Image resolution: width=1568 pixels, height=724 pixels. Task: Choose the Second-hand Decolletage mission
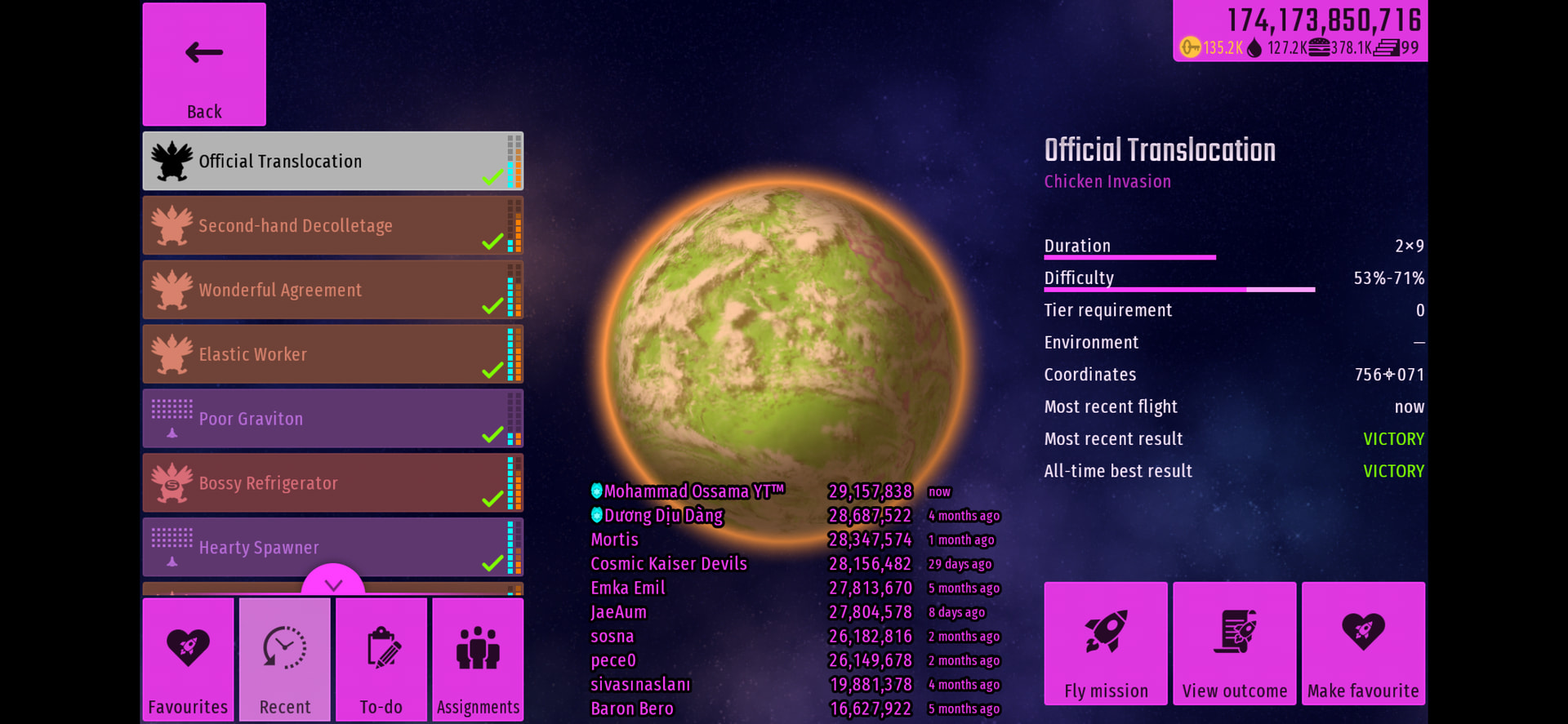click(x=332, y=226)
